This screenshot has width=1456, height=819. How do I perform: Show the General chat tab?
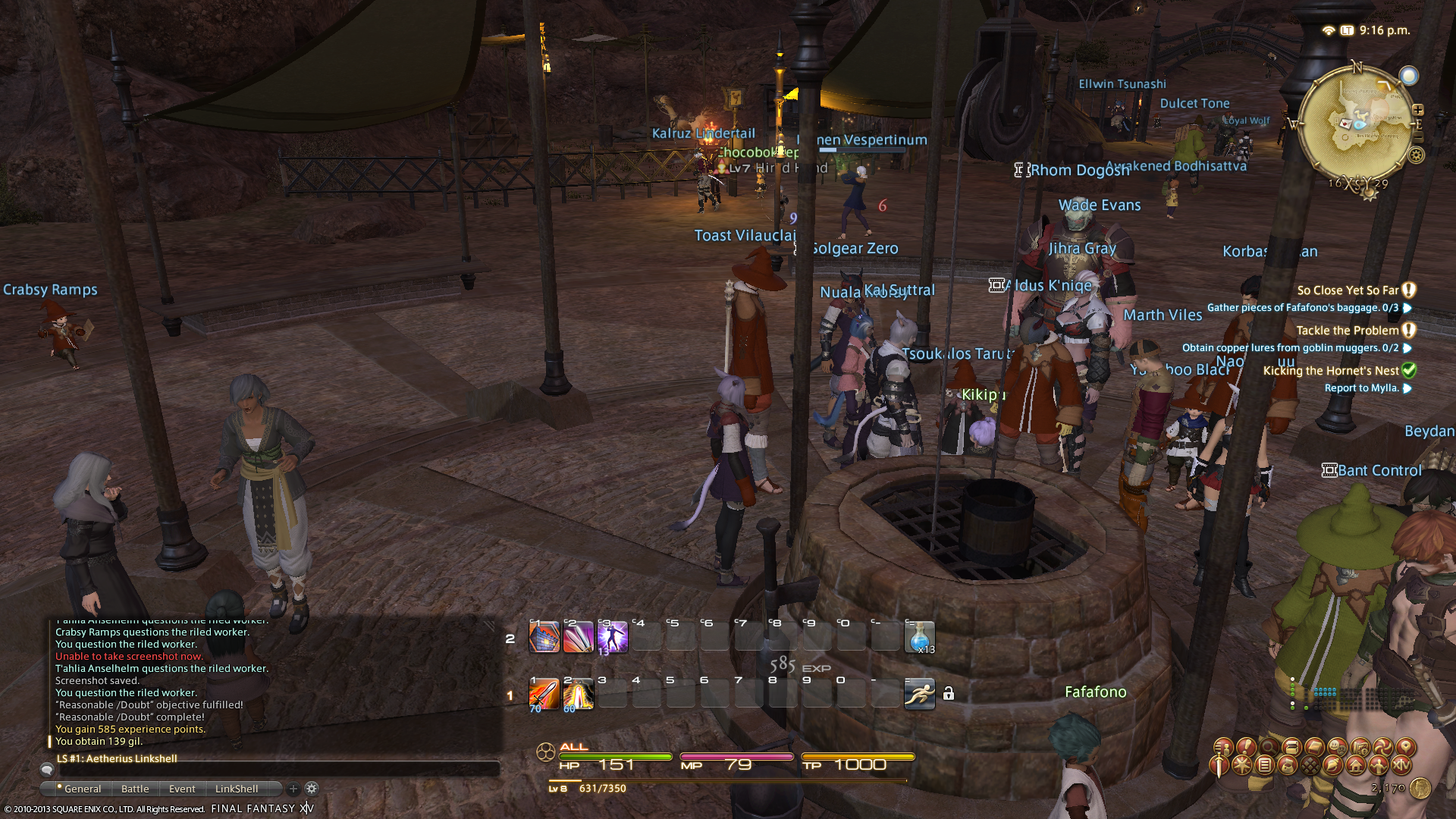coord(82,789)
